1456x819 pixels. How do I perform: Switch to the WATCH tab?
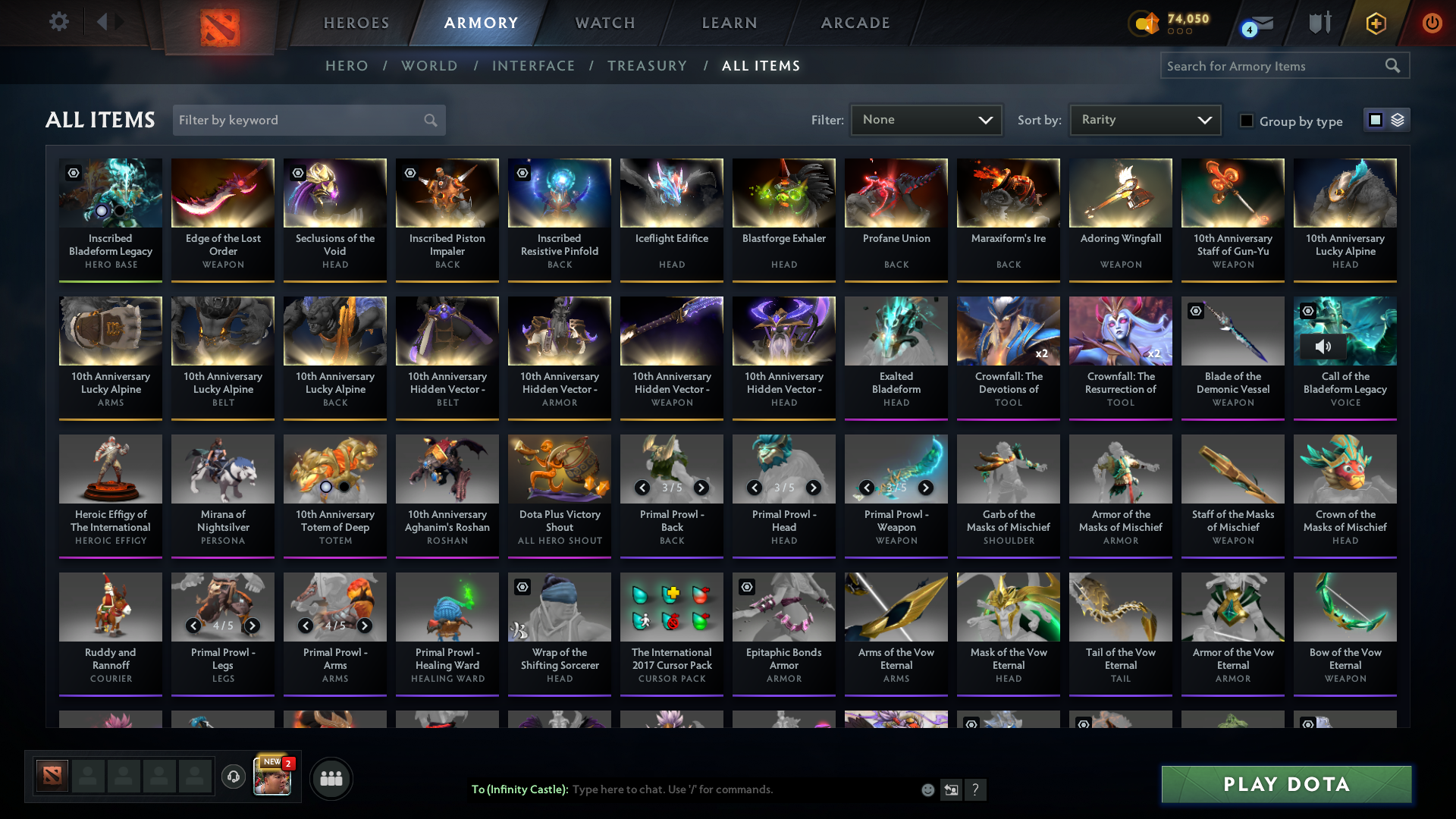pyautogui.click(x=604, y=23)
